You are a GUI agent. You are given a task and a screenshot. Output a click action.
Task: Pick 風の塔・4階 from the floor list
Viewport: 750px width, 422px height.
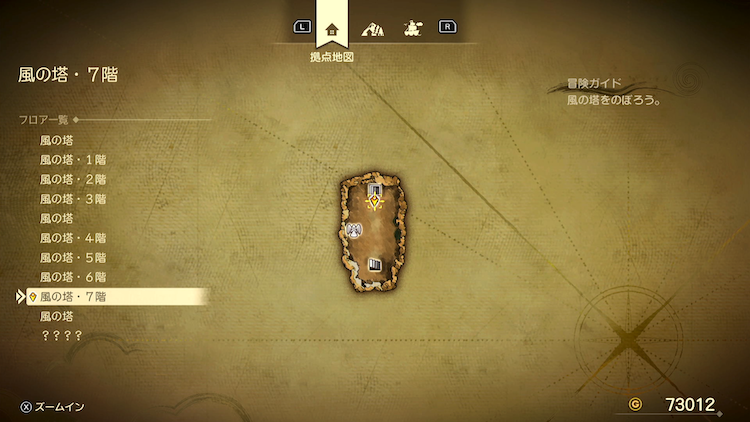tap(73, 238)
